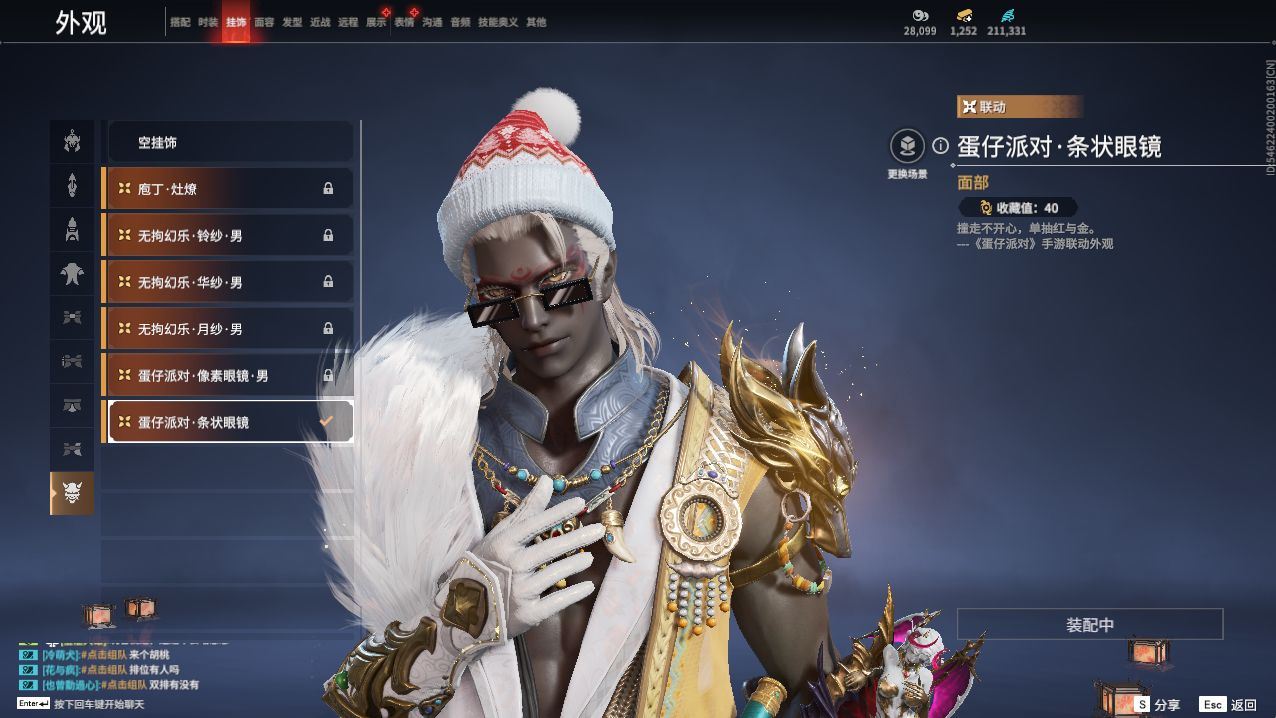
Task: Select the demon mask face category icon
Action: coord(72,493)
